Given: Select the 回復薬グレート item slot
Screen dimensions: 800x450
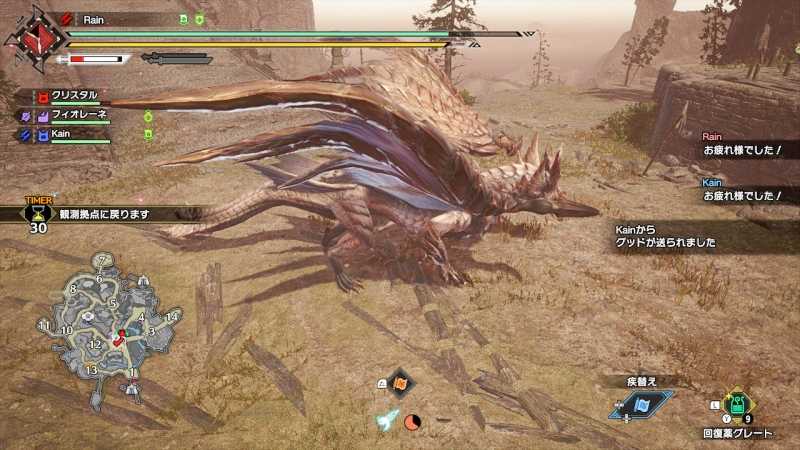Looking at the screenshot, I should pos(737,405).
